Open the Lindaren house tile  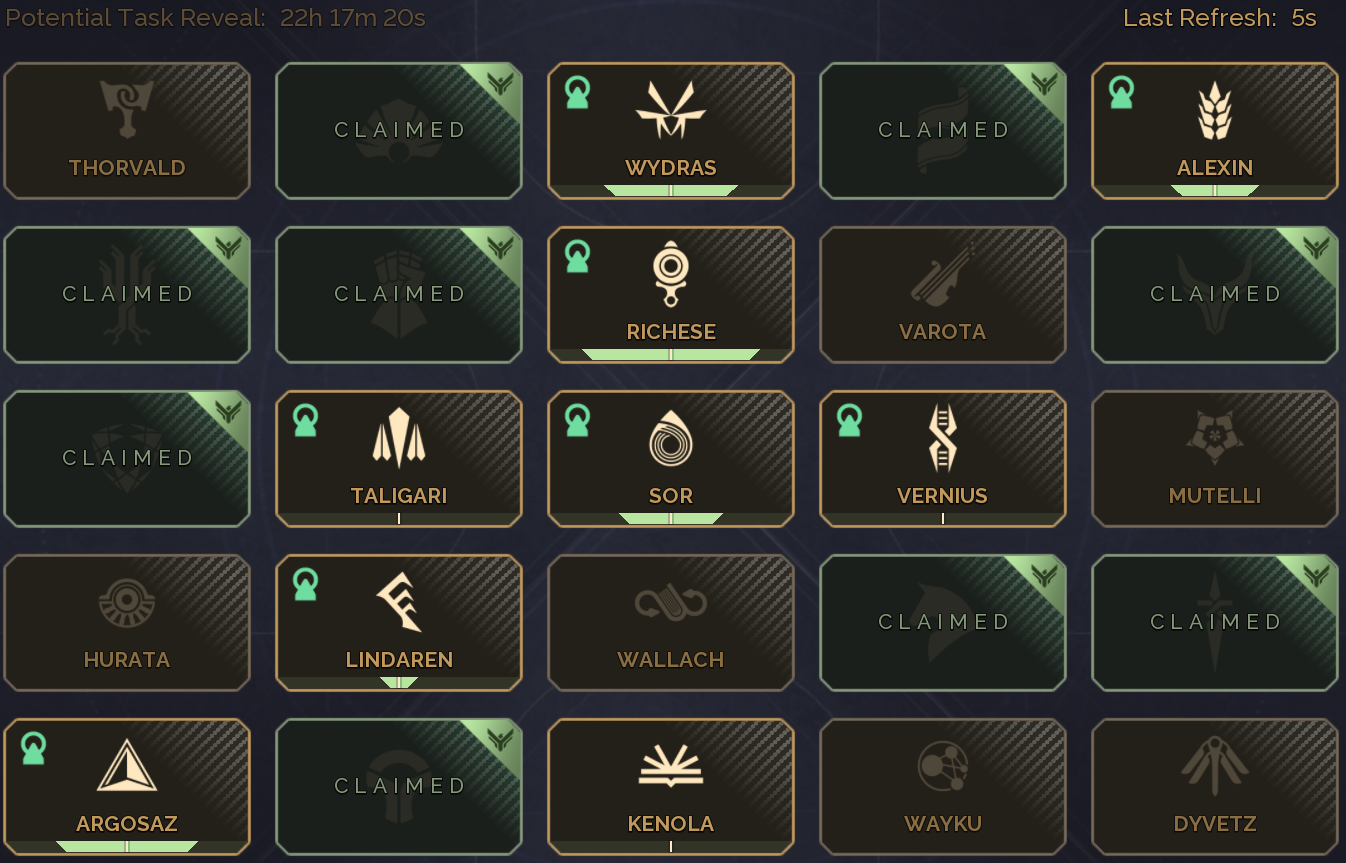coord(399,623)
